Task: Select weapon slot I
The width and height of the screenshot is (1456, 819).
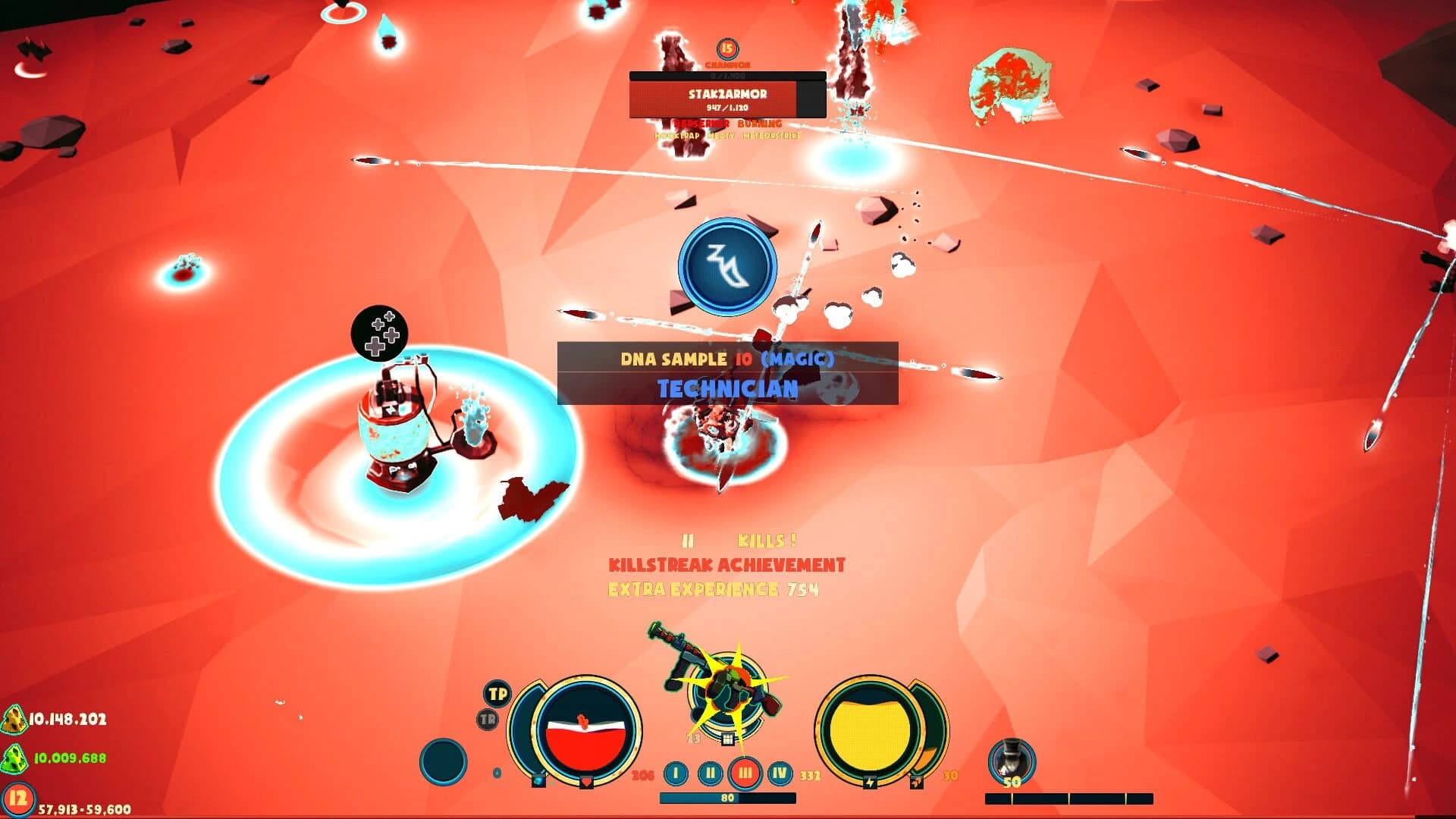Action: [675, 773]
